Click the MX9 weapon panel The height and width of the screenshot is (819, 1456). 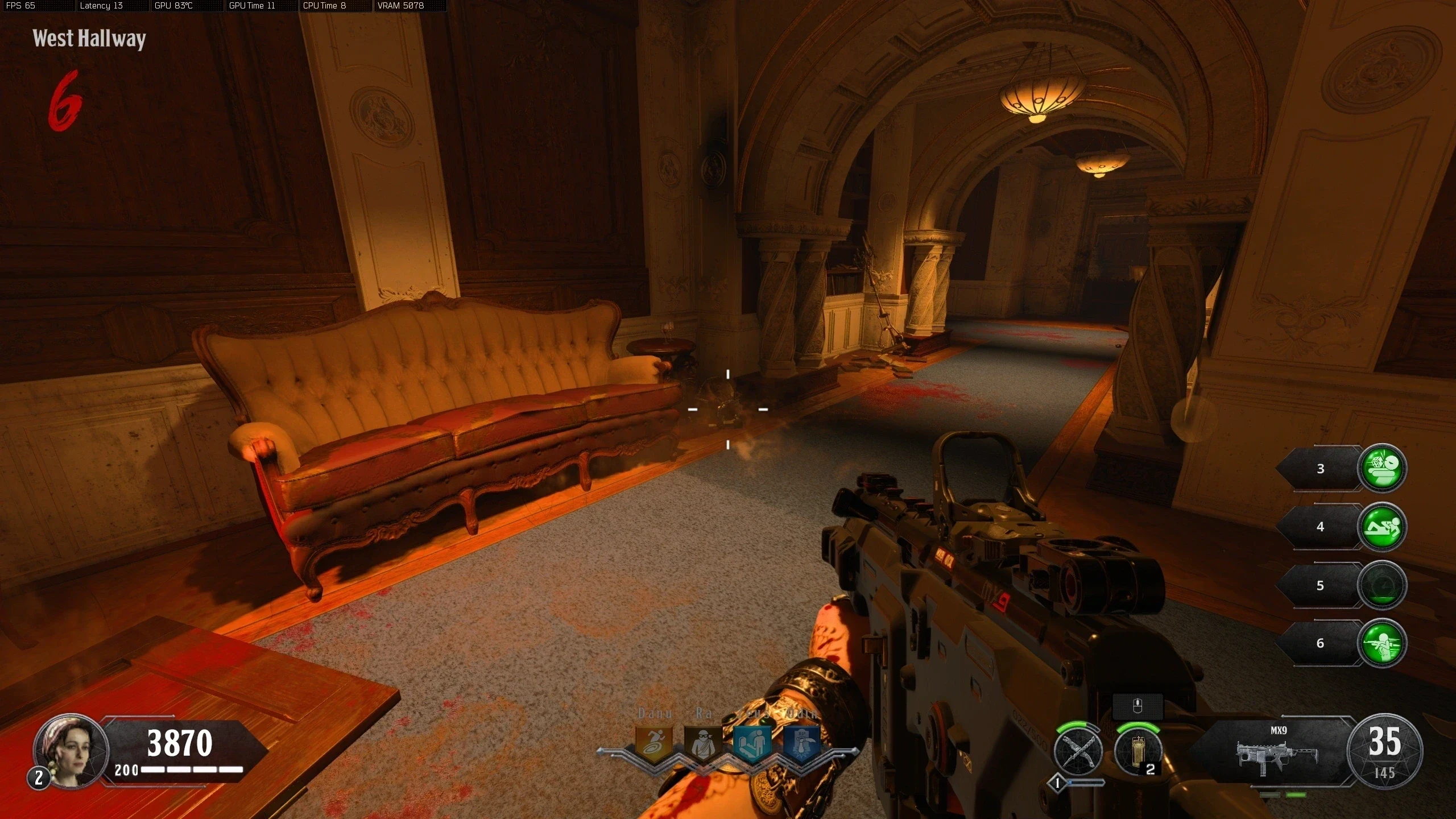[x=1277, y=752]
